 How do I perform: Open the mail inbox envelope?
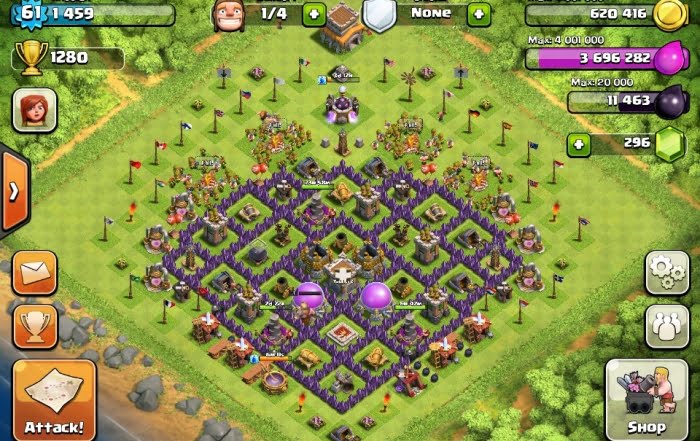pos(35,272)
